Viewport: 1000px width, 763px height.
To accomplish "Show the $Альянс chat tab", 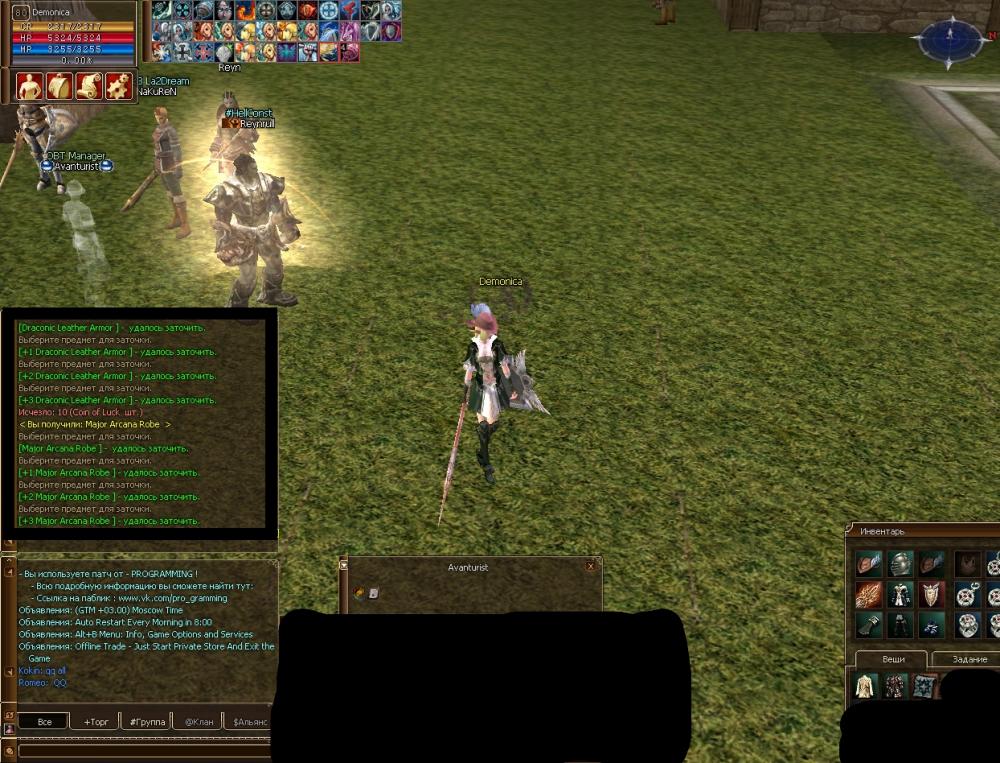I will click(249, 721).
